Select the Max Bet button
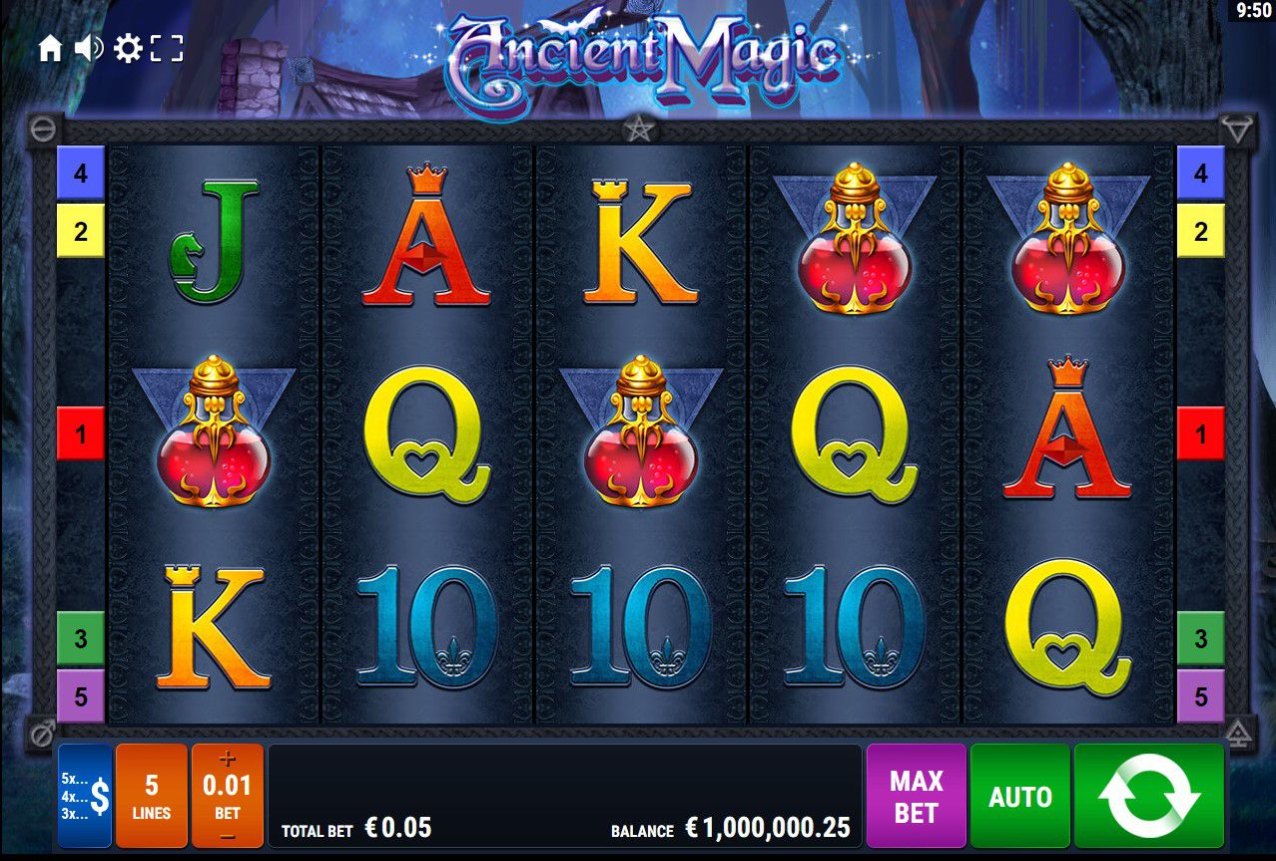Viewport: 1276px width, 861px height. (916, 796)
